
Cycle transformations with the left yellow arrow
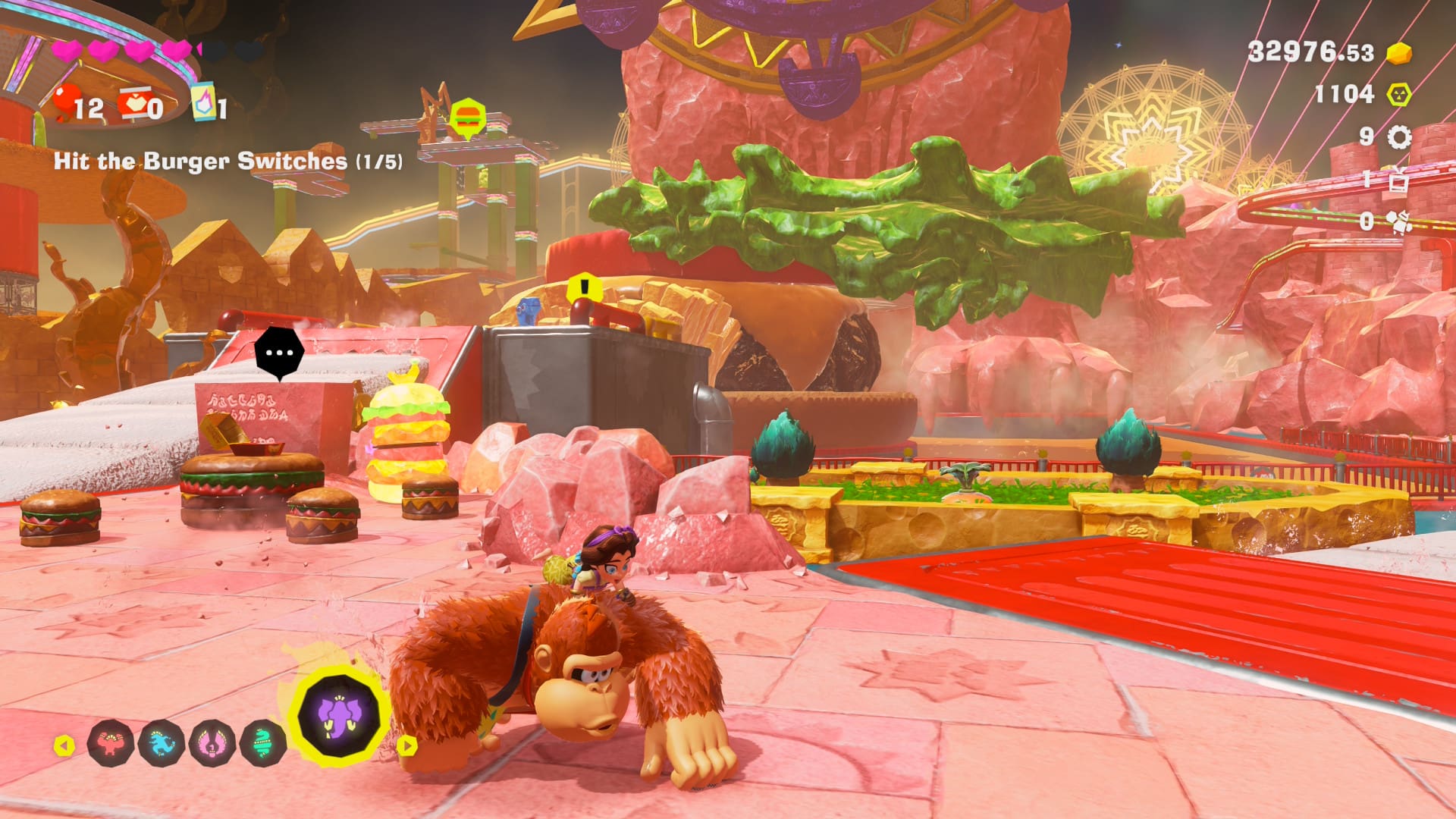64,746
